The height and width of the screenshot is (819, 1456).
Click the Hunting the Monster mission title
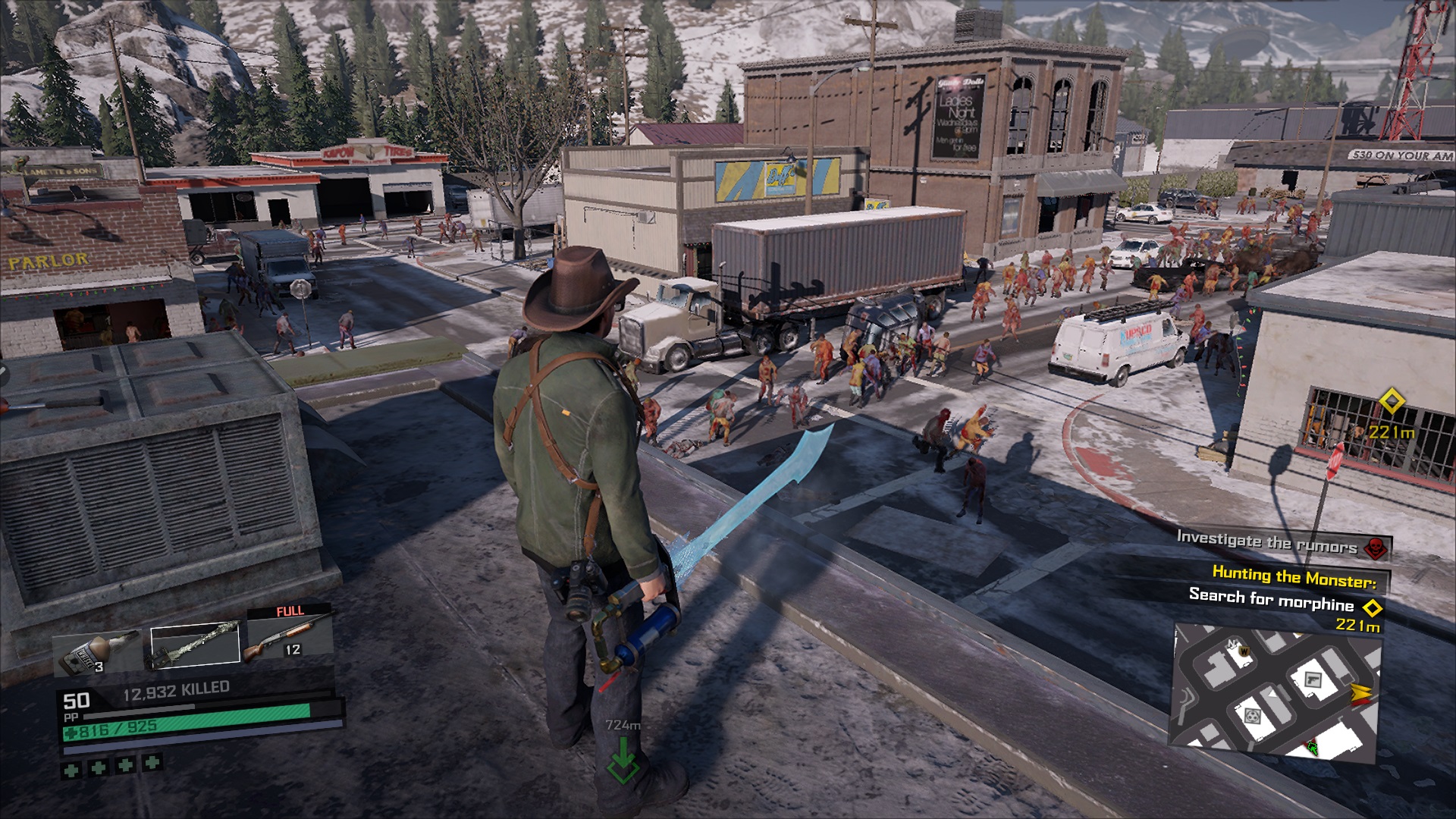(x=1294, y=578)
